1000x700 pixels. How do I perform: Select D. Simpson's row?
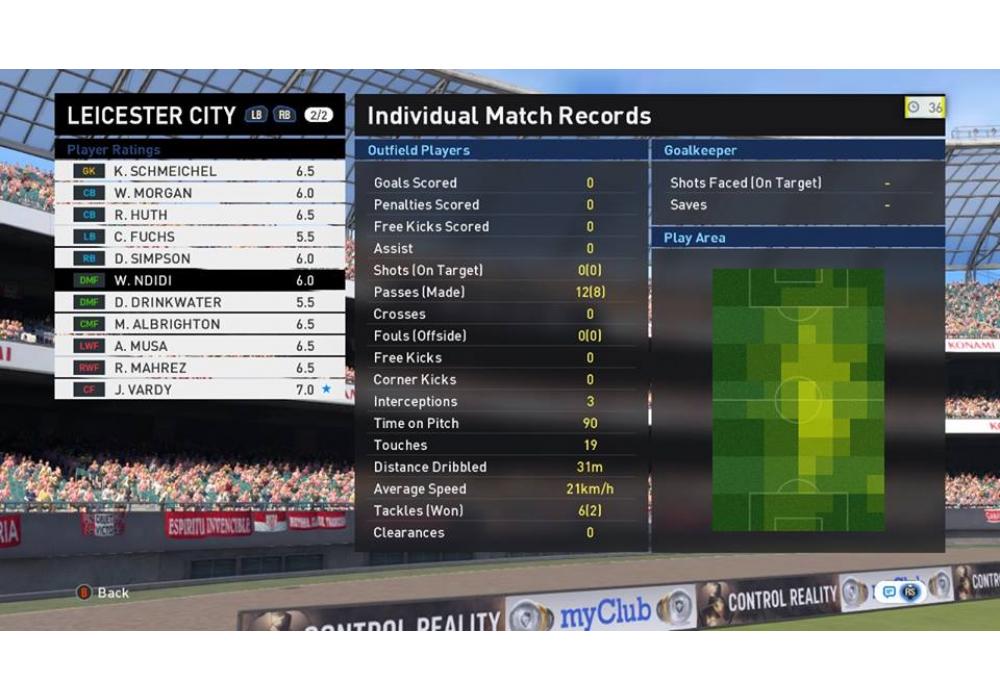pos(199,259)
